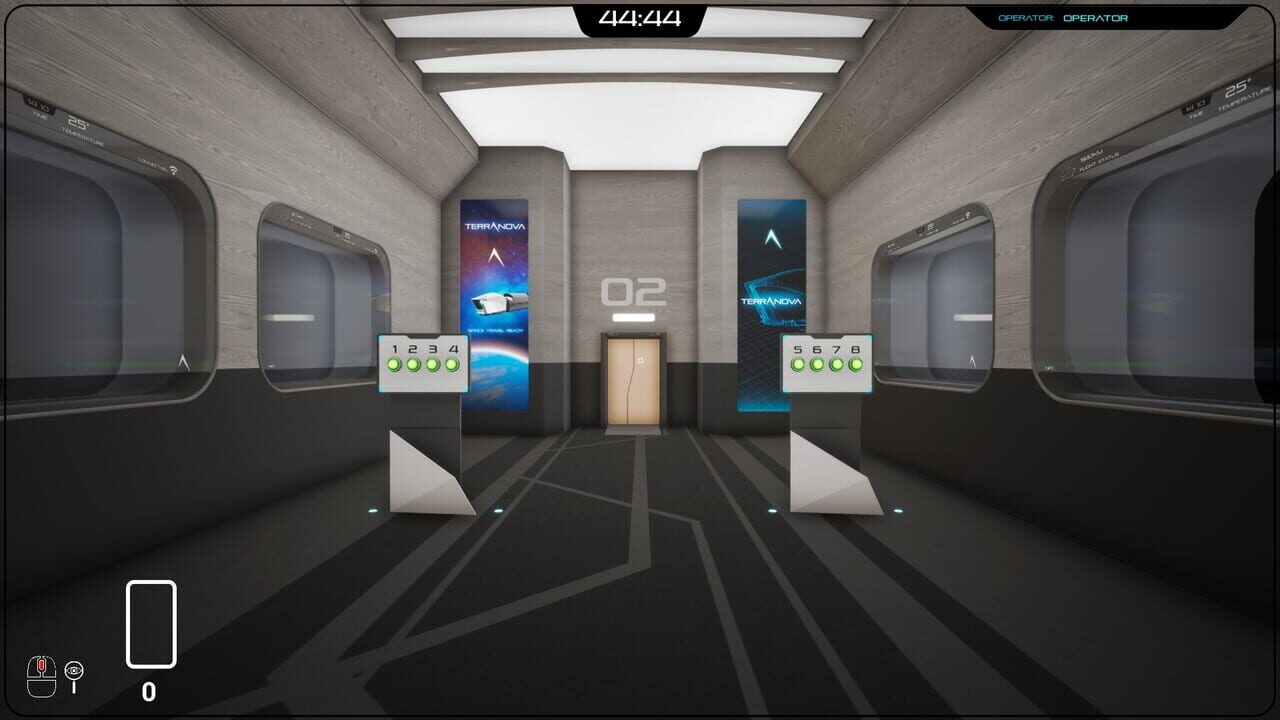Image resolution: width=1280 pixels, height=720 pixels.
Task: Click the elevator call button beside the door
Action: click(641, 360)
